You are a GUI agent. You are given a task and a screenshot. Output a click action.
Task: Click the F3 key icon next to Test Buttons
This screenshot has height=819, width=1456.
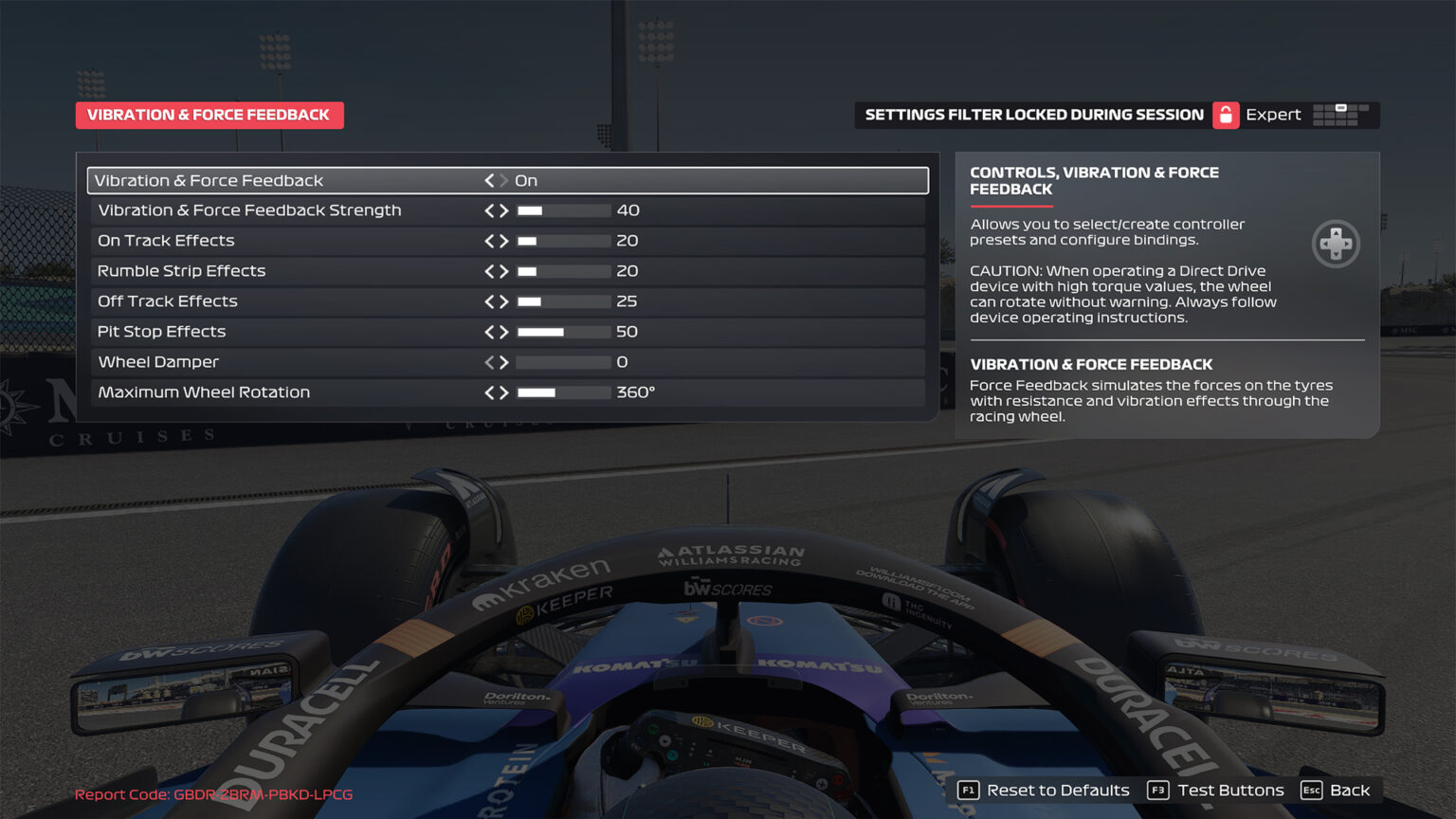coord(1157,790)
